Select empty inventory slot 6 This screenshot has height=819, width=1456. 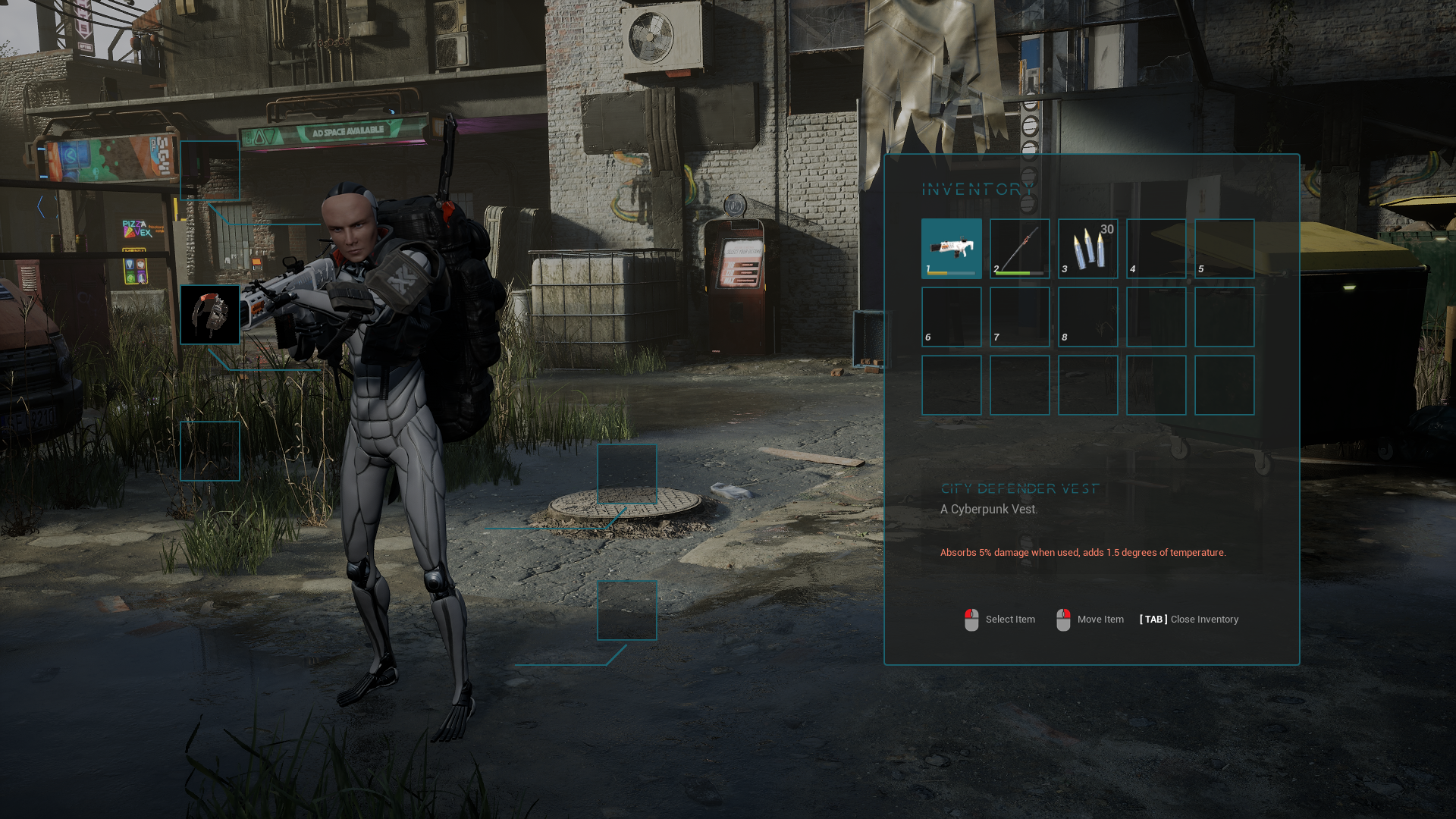coord(952,316)
